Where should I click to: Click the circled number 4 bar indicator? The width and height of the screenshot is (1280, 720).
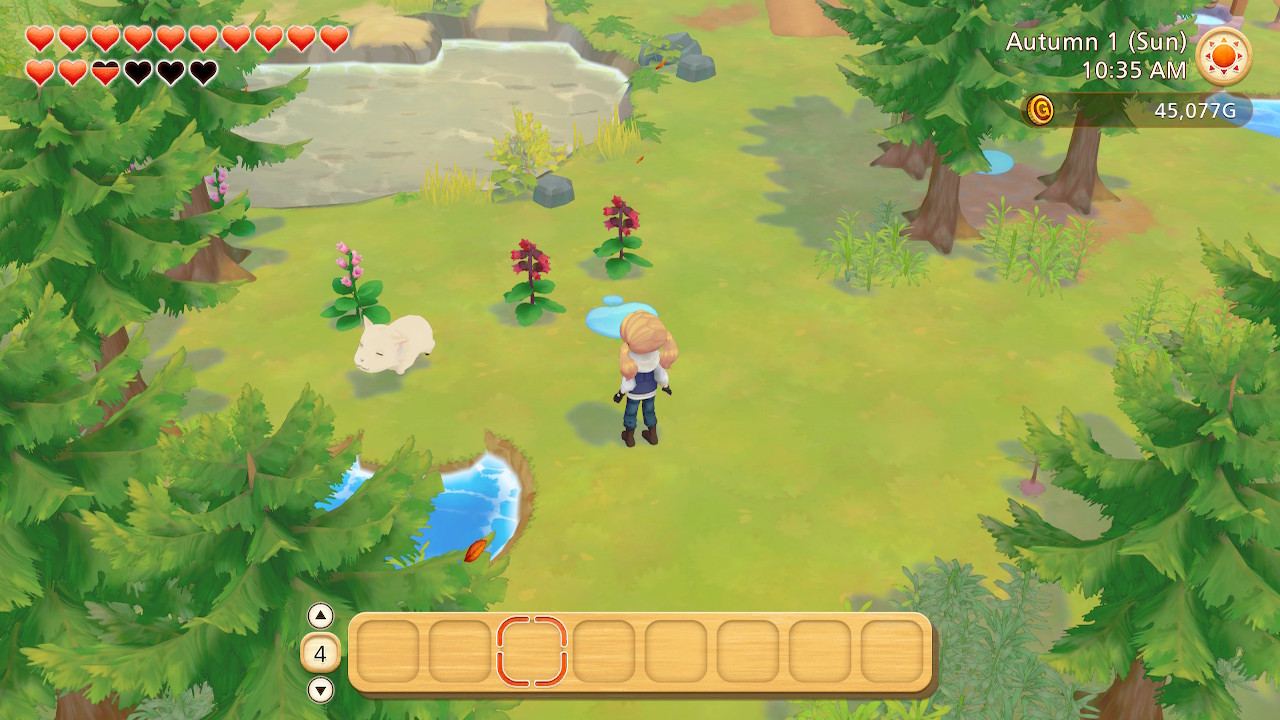coord(322,651)
